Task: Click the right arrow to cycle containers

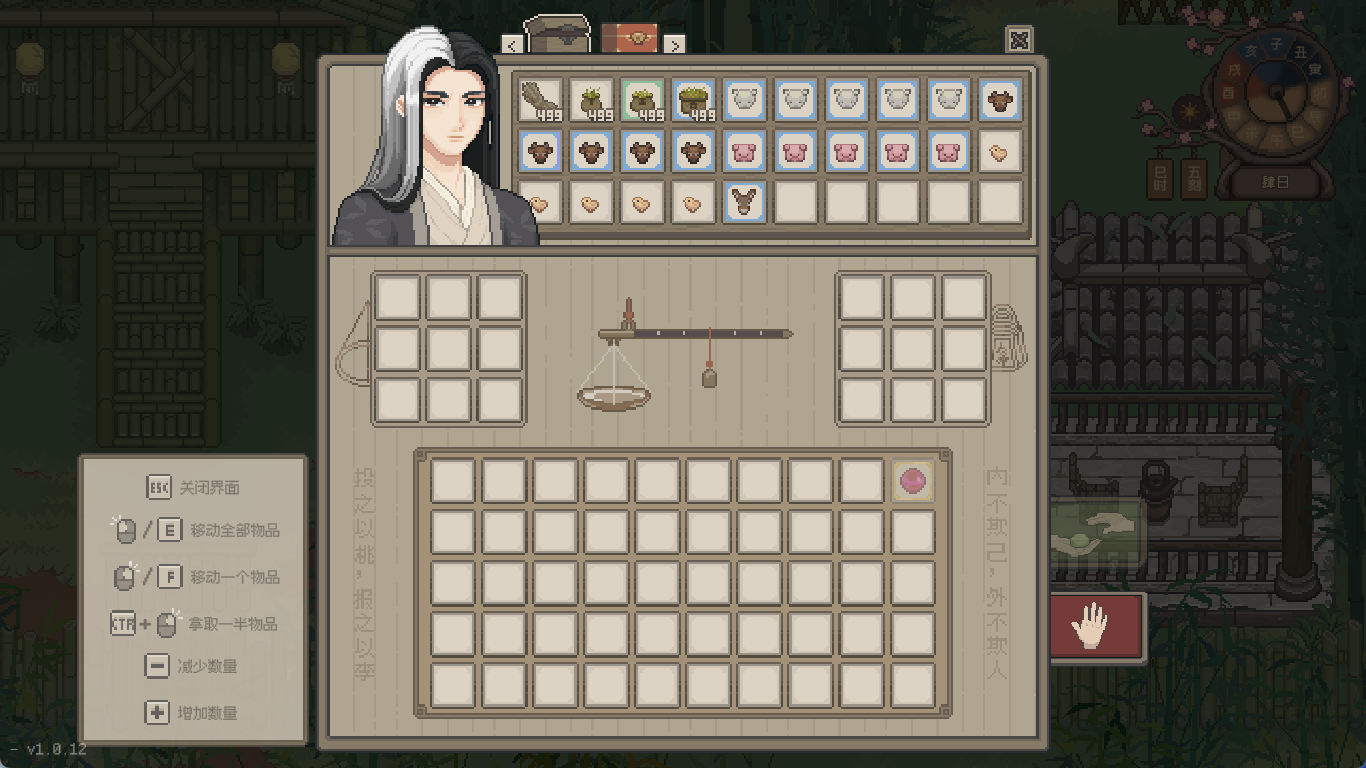Action: (x=677, y=45)
